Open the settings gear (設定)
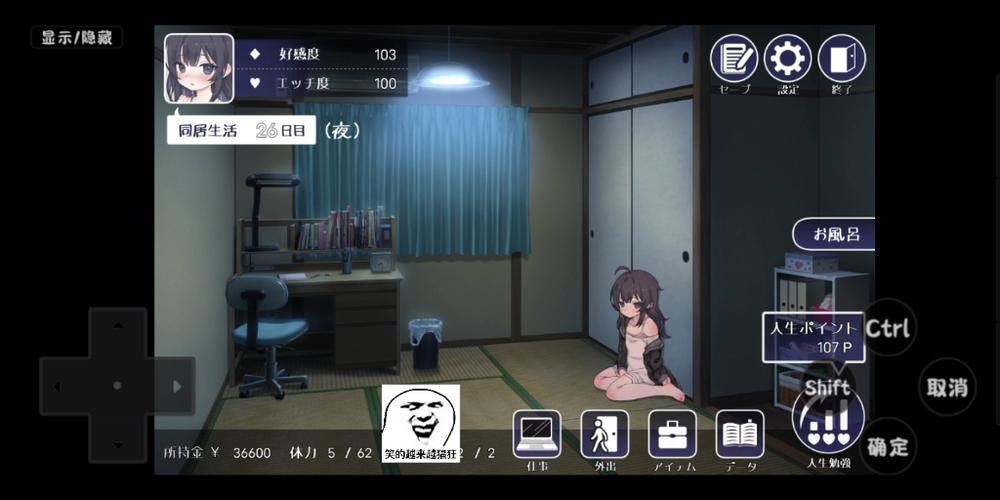Screen dimensions: 1000x500 point(788,59)
